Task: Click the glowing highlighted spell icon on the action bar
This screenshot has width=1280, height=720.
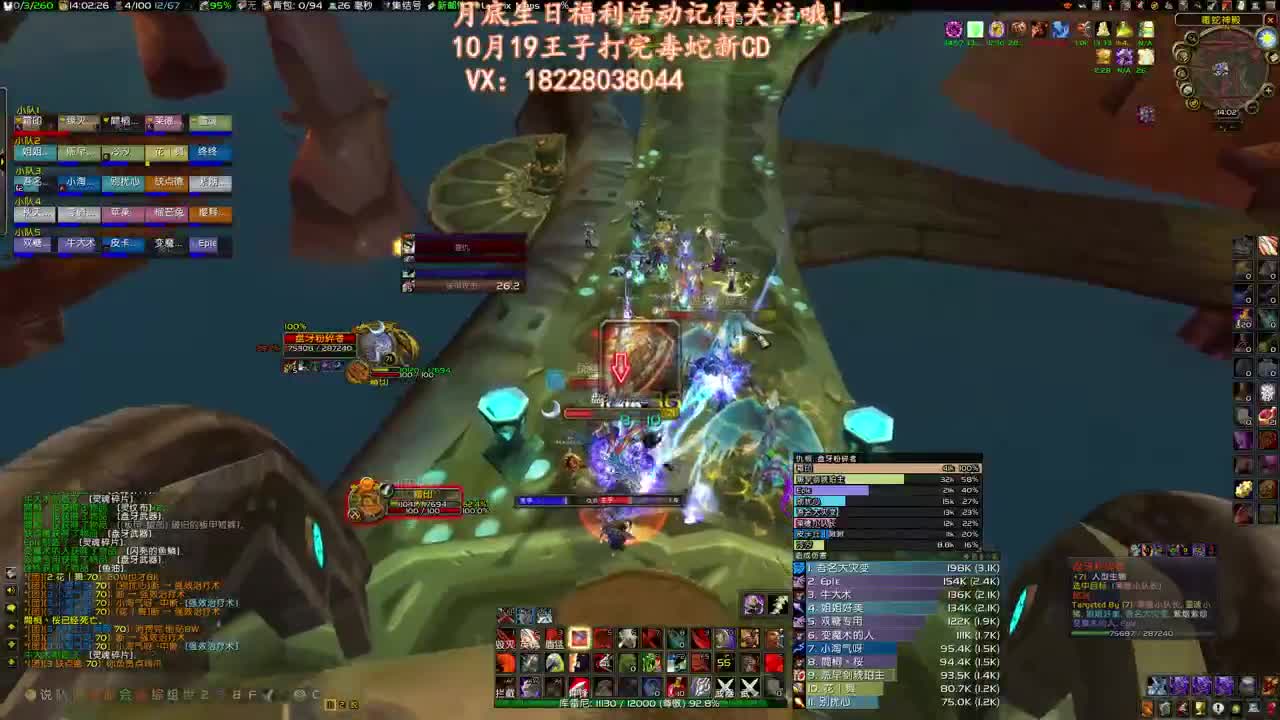Action: (x=580, y=638)
